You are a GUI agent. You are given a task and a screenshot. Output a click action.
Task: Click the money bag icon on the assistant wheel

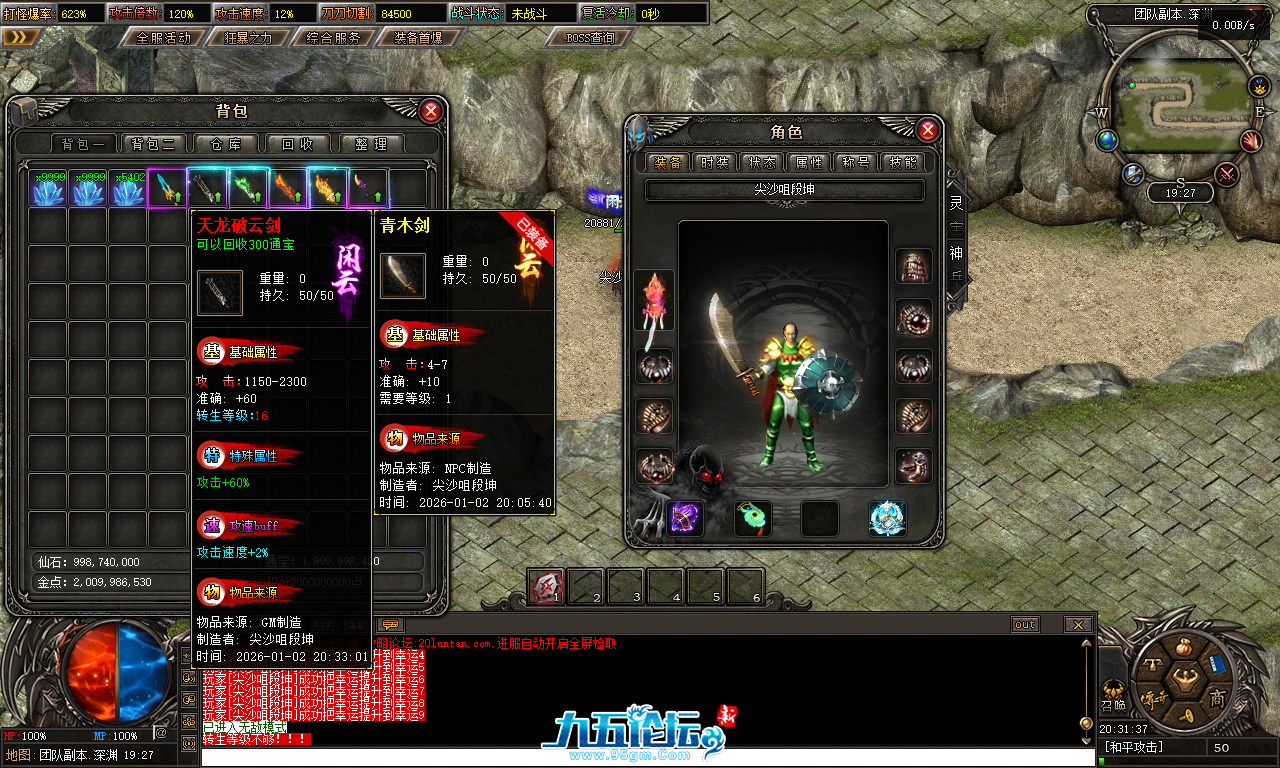[x=1184, y=647]
